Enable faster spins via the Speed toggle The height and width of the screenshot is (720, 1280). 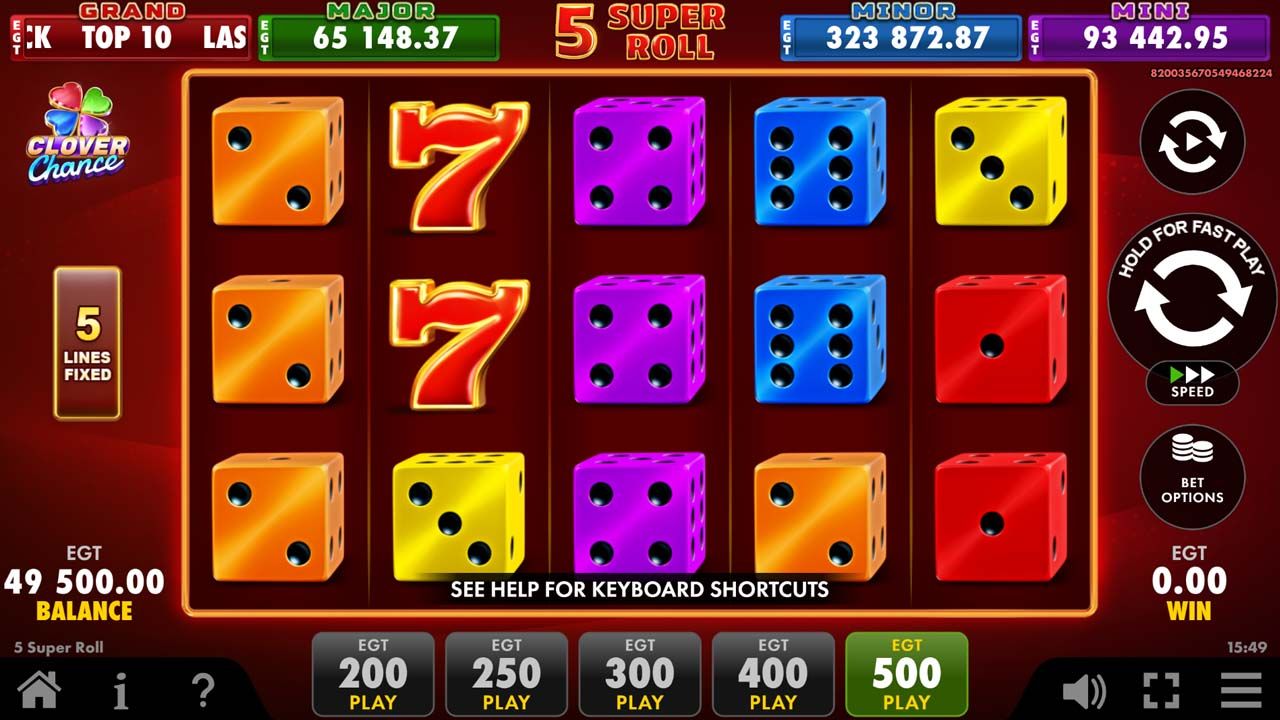1191,381
